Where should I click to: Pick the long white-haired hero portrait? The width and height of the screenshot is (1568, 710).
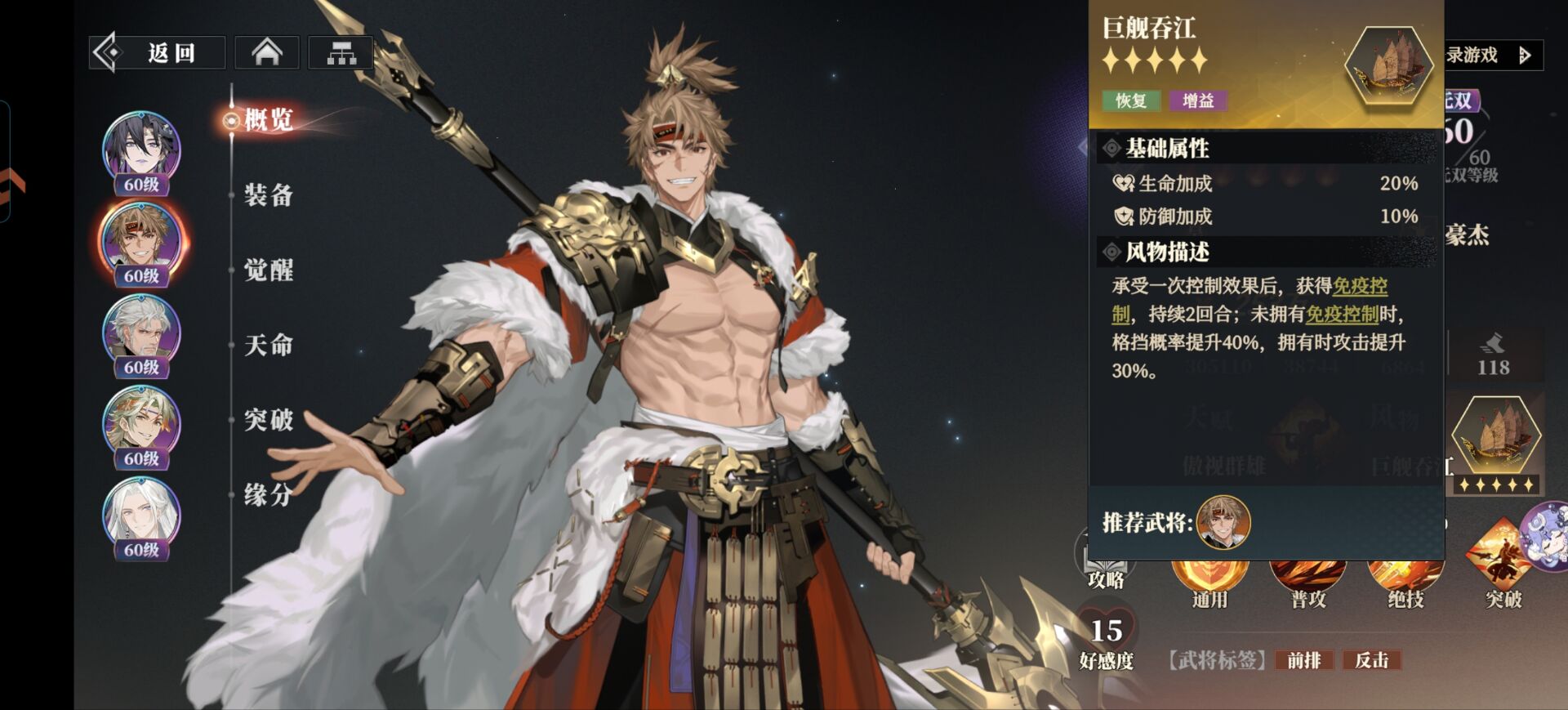pos(141,515)
